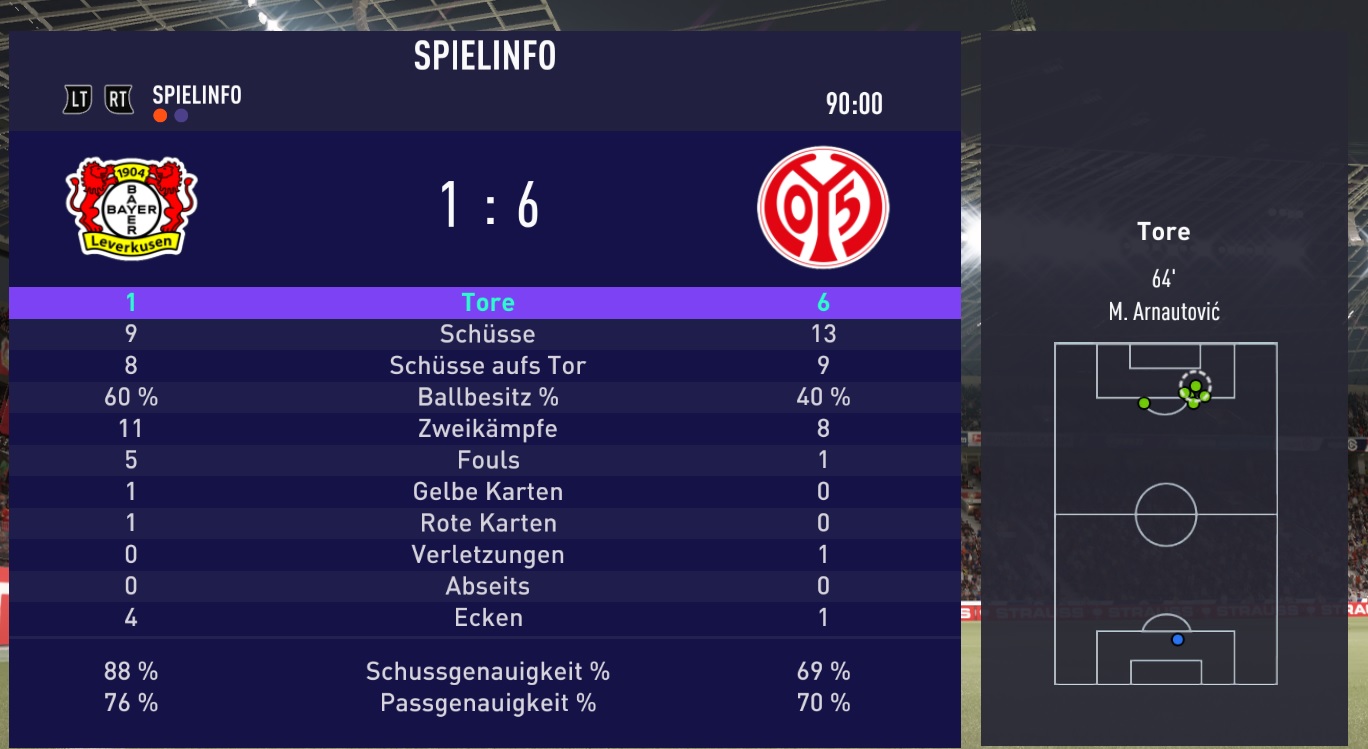Select the Rote Karten stat row
Viewport: 1368px width, 749px height.
[488, 523]
